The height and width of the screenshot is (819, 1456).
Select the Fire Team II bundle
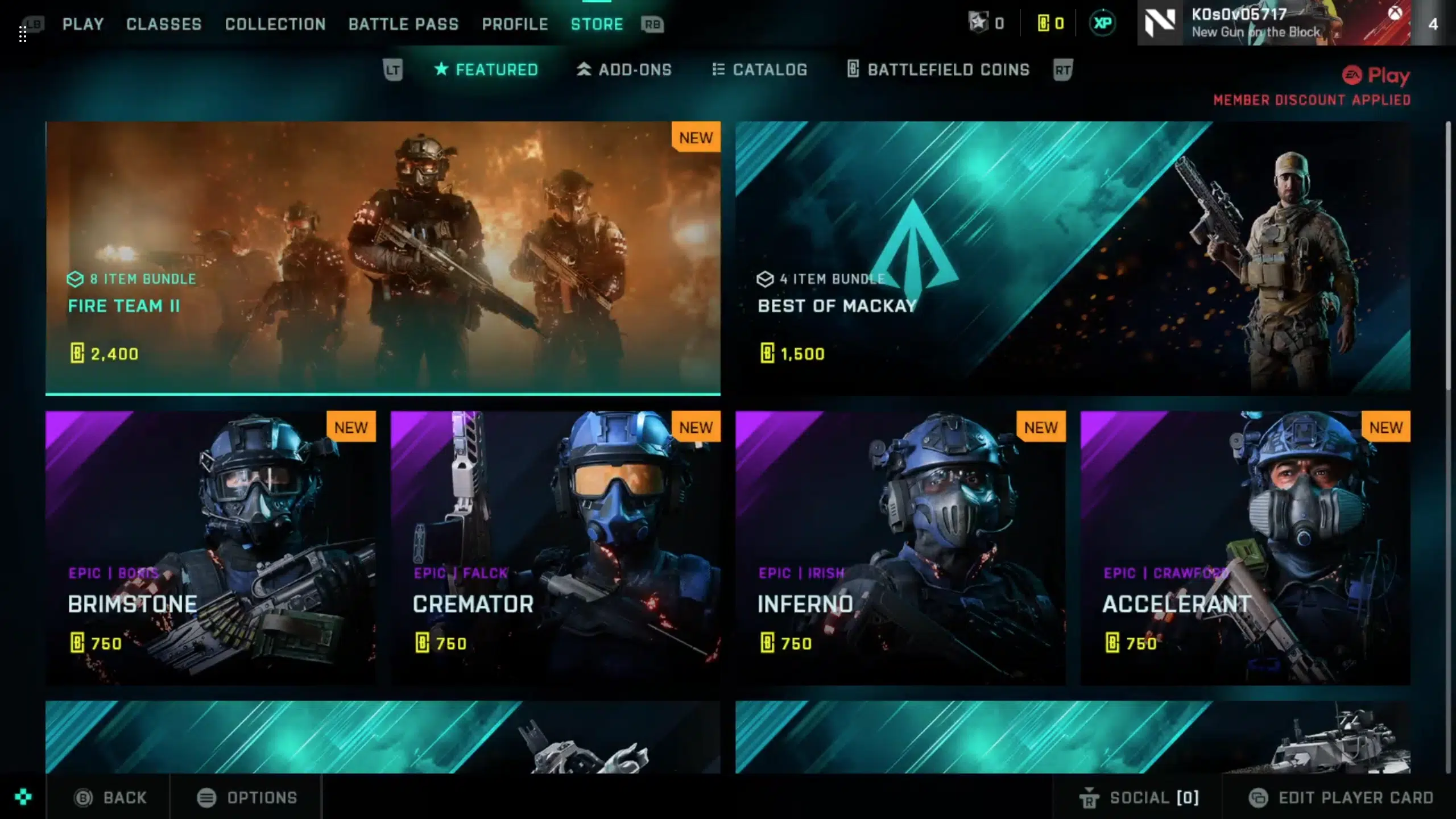click(383, 258)
